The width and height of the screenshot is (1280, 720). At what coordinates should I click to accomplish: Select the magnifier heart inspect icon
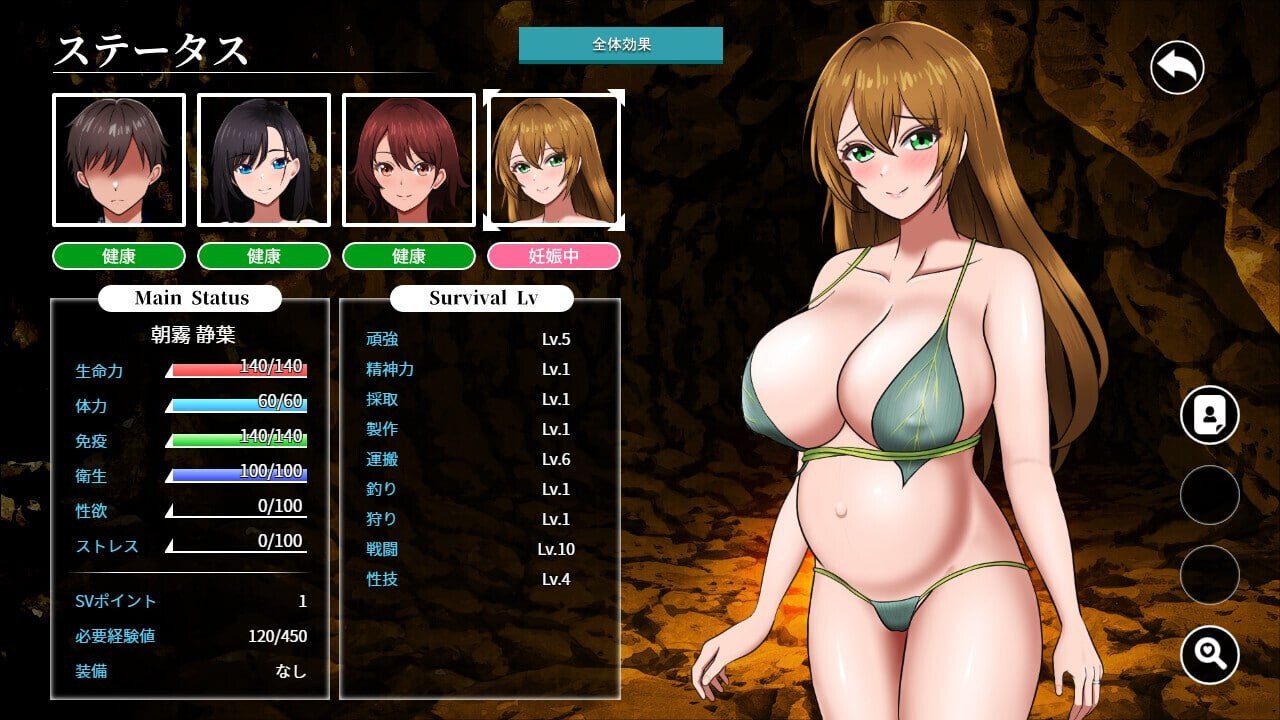click(x=1209, y=655)
